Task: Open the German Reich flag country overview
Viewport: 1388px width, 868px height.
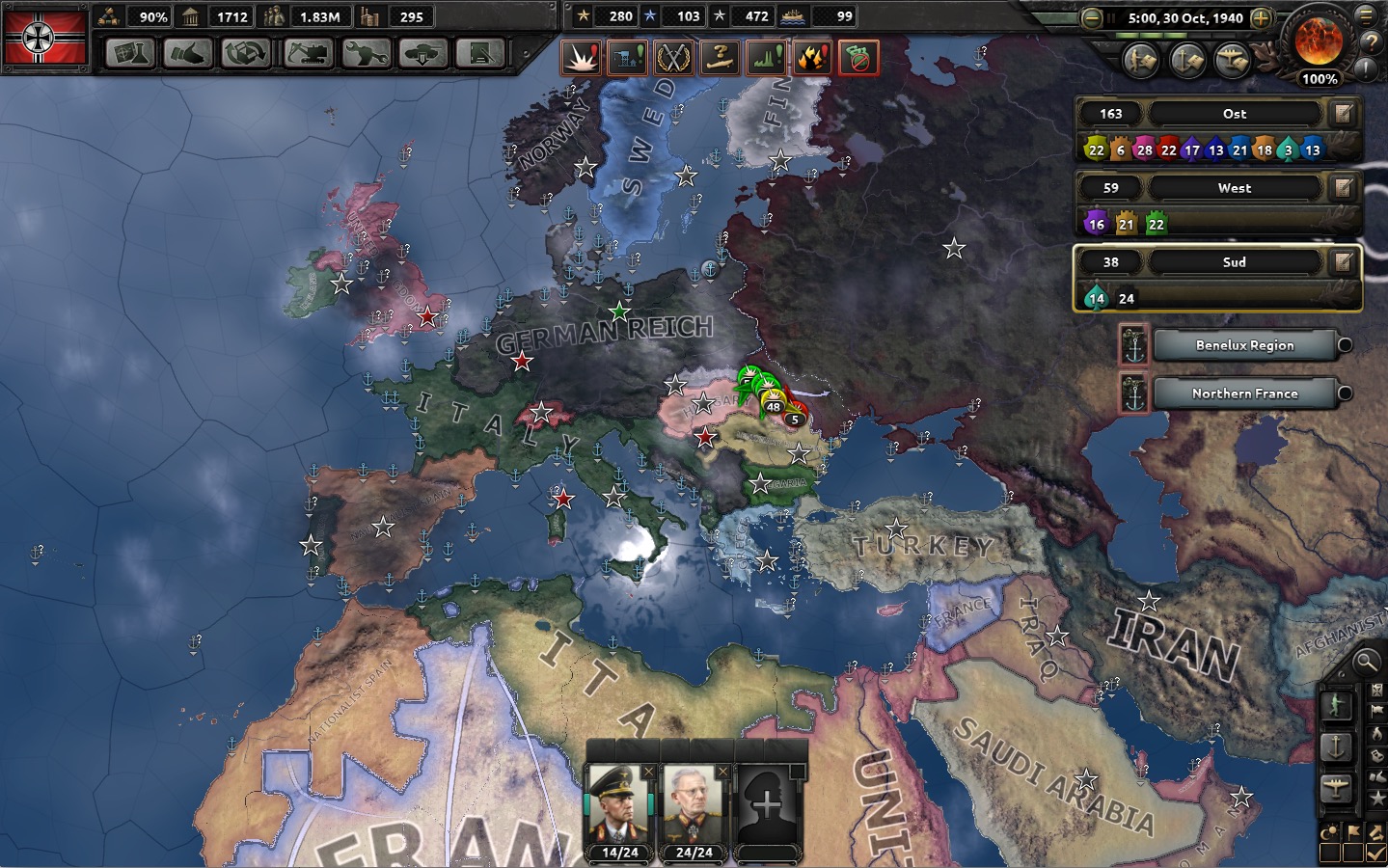Action: pyautogui.click(x=45, y=37)
